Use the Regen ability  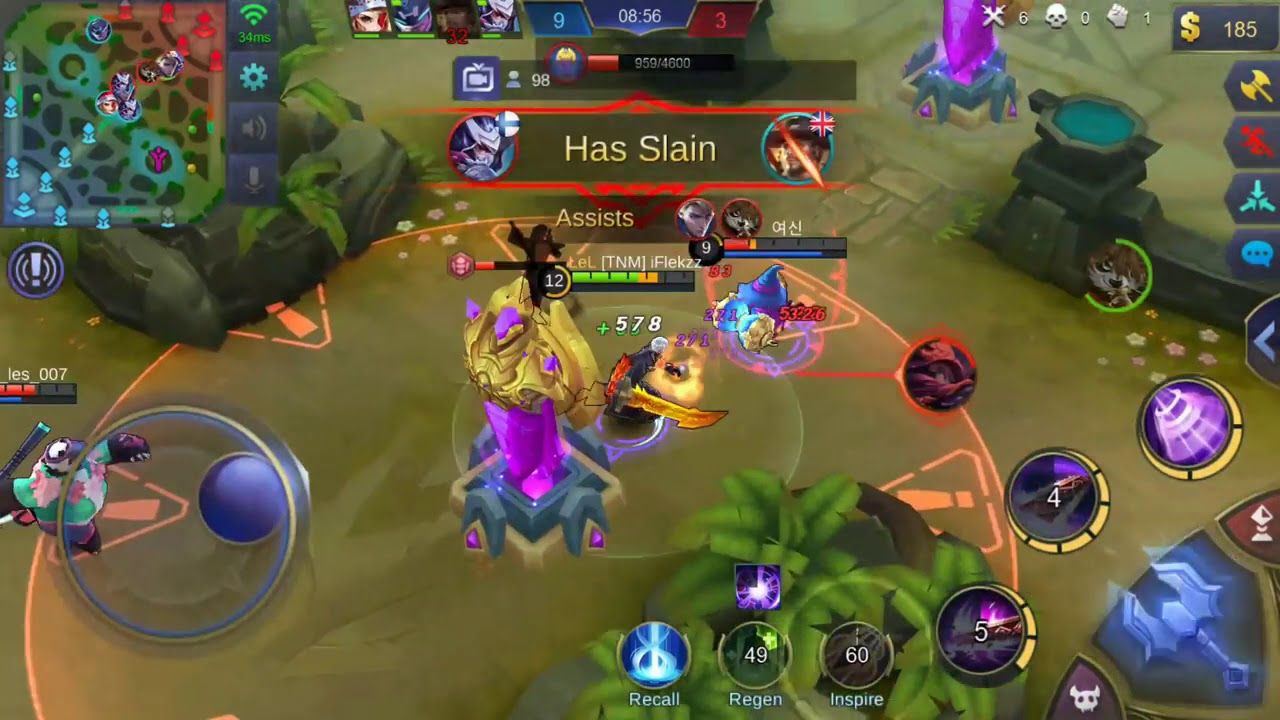pos(755,657)
